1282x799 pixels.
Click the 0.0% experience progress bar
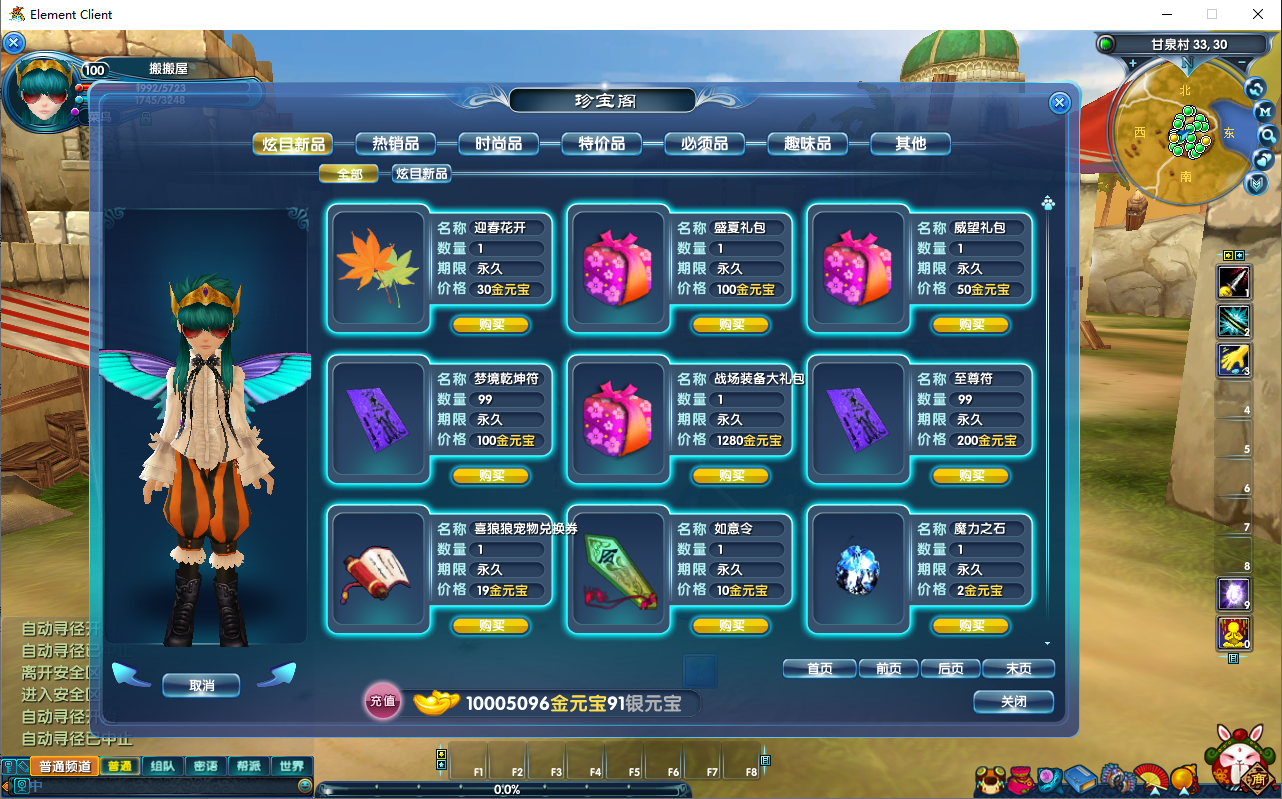point(508,790)
